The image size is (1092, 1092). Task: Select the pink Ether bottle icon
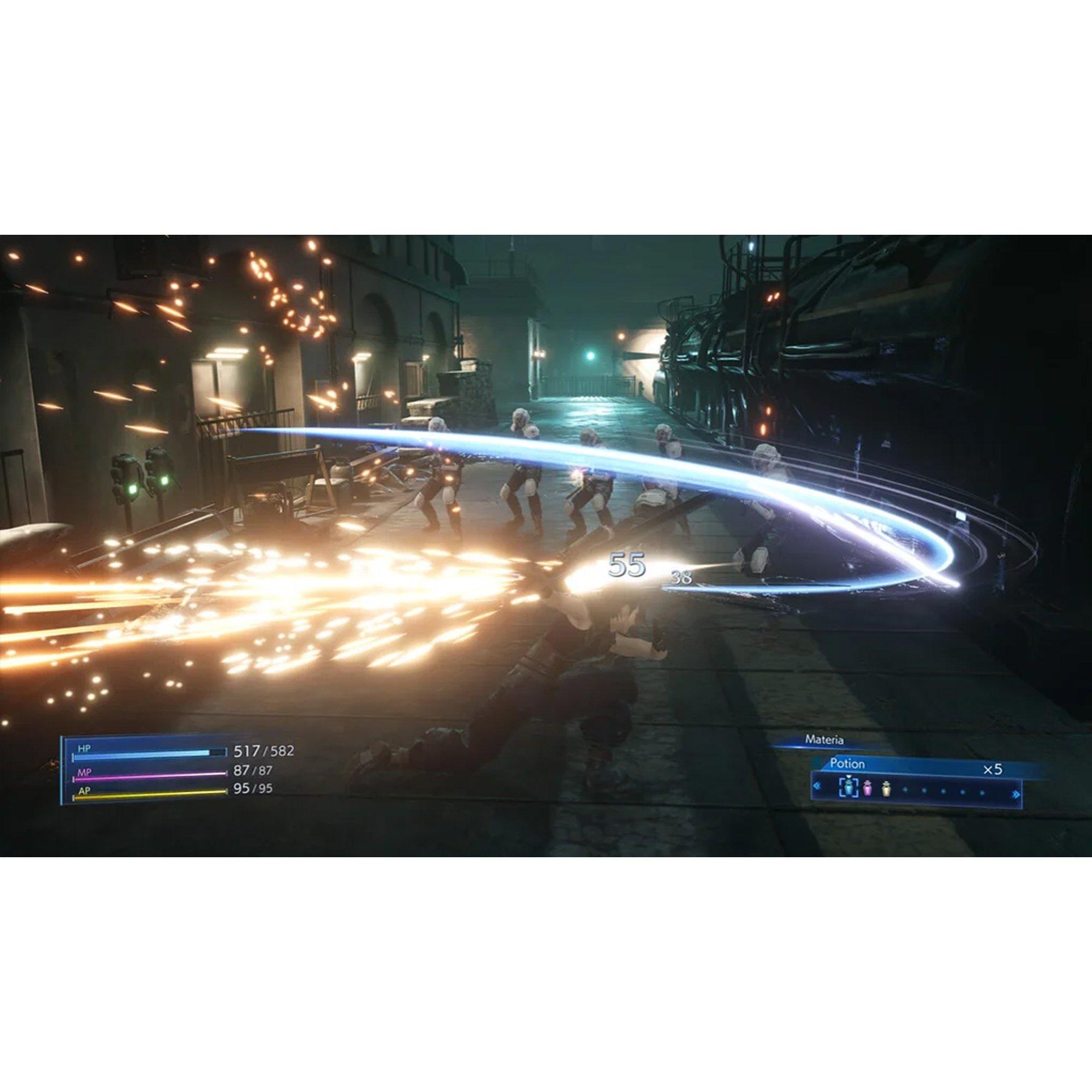(868, 790)
